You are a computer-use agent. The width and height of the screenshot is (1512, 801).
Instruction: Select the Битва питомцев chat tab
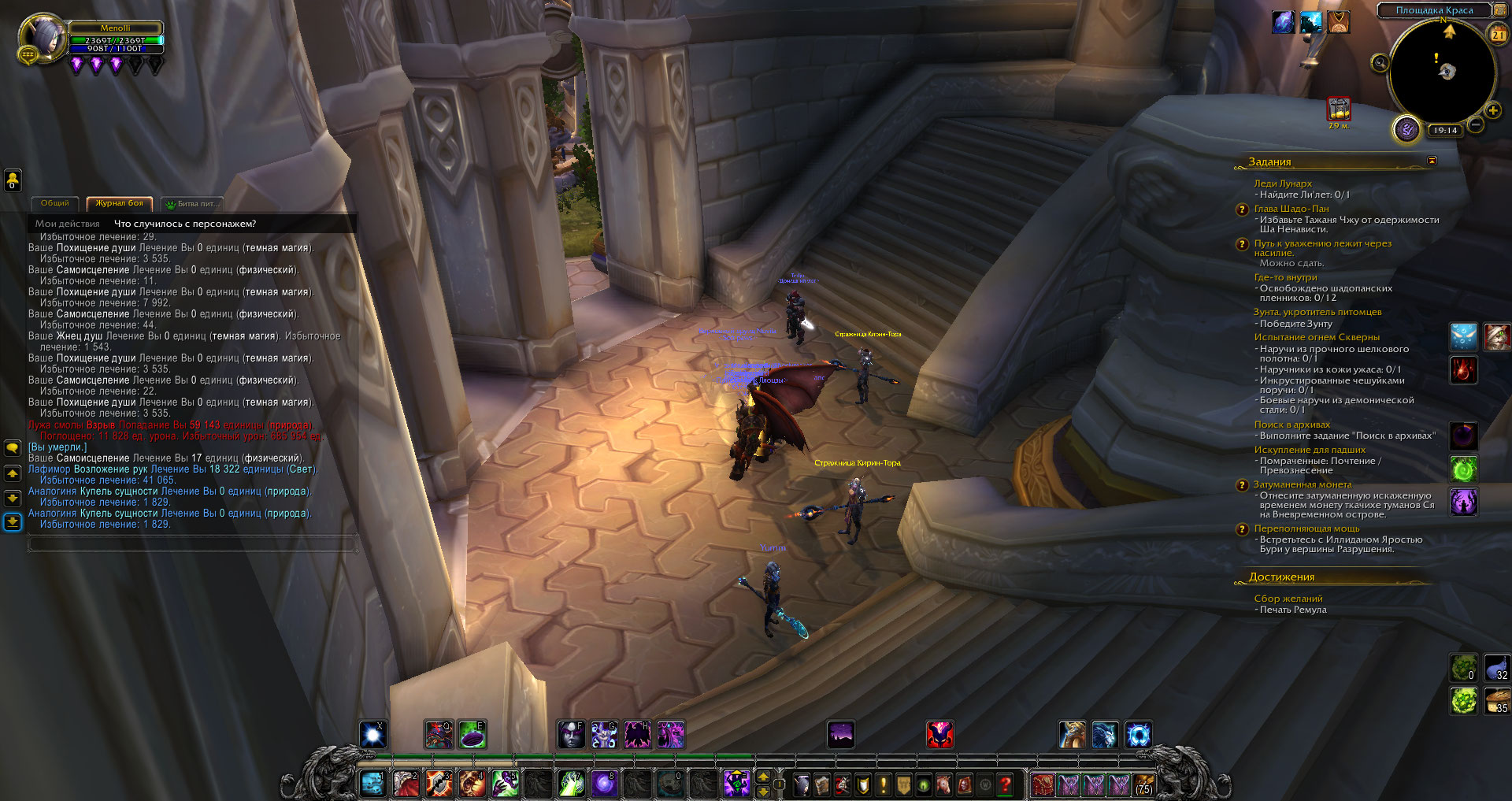(194, 204)
